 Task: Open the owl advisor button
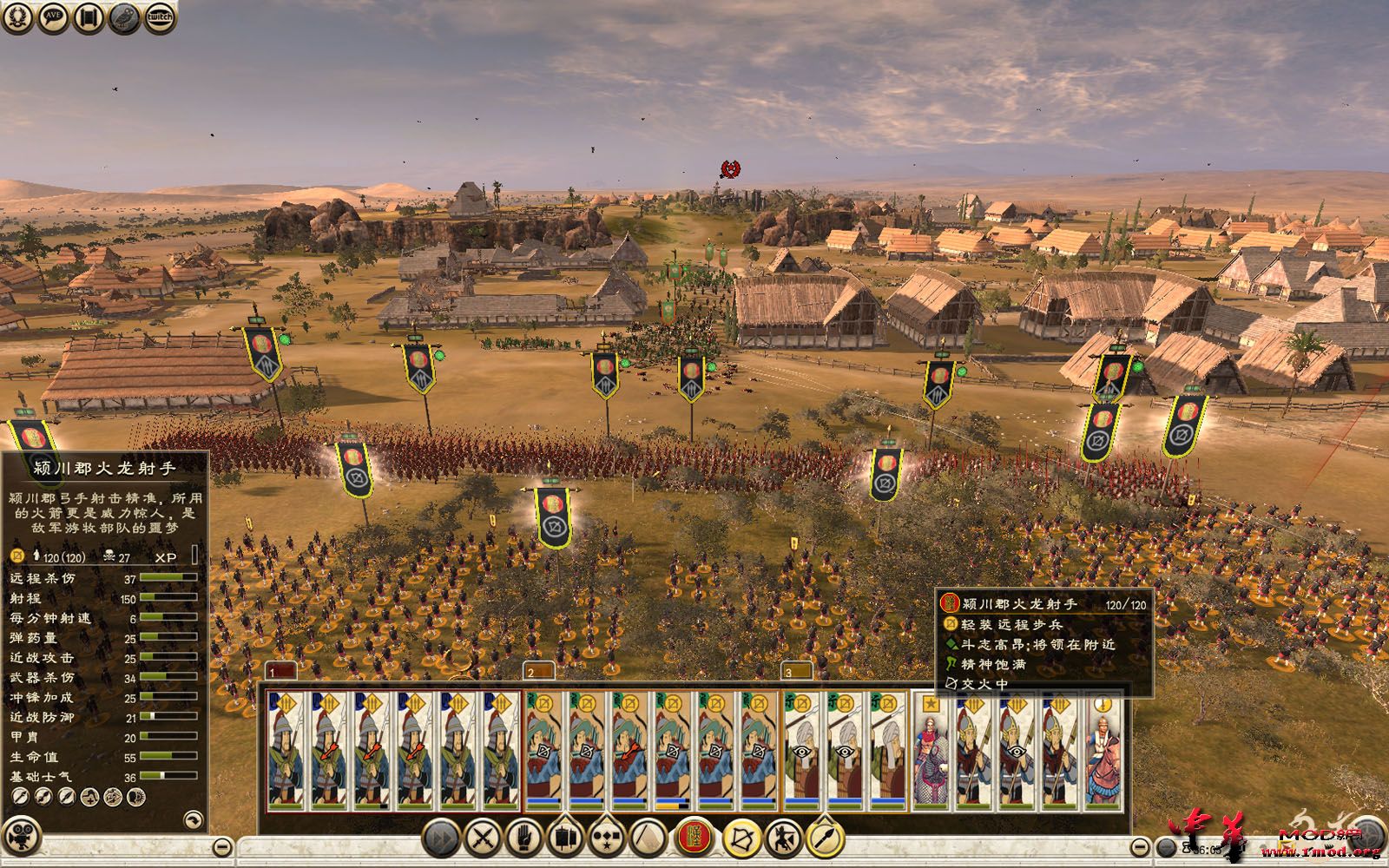click(x=124, y=18)
